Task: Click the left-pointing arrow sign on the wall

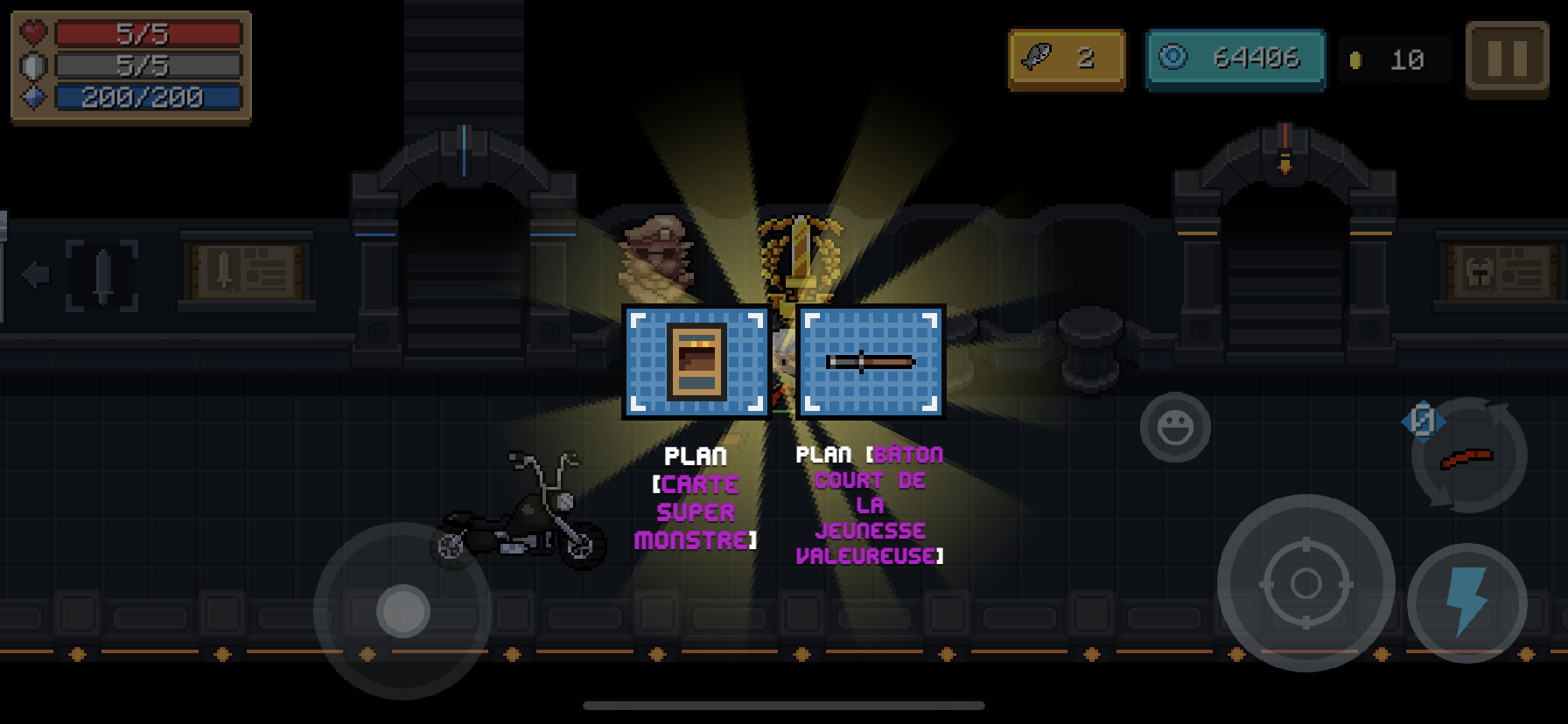Action: coord(34,274)
